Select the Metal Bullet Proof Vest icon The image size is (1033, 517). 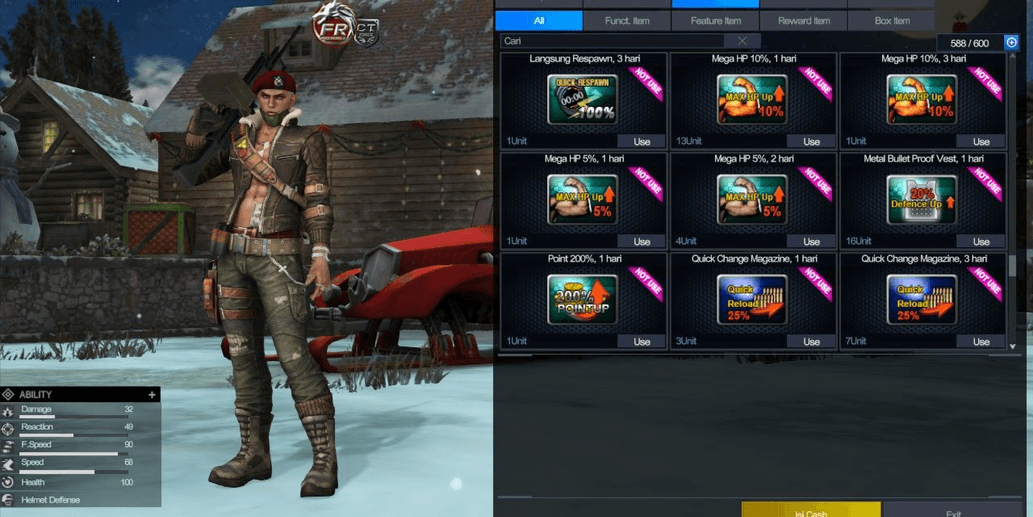click(x=921, y=200)
